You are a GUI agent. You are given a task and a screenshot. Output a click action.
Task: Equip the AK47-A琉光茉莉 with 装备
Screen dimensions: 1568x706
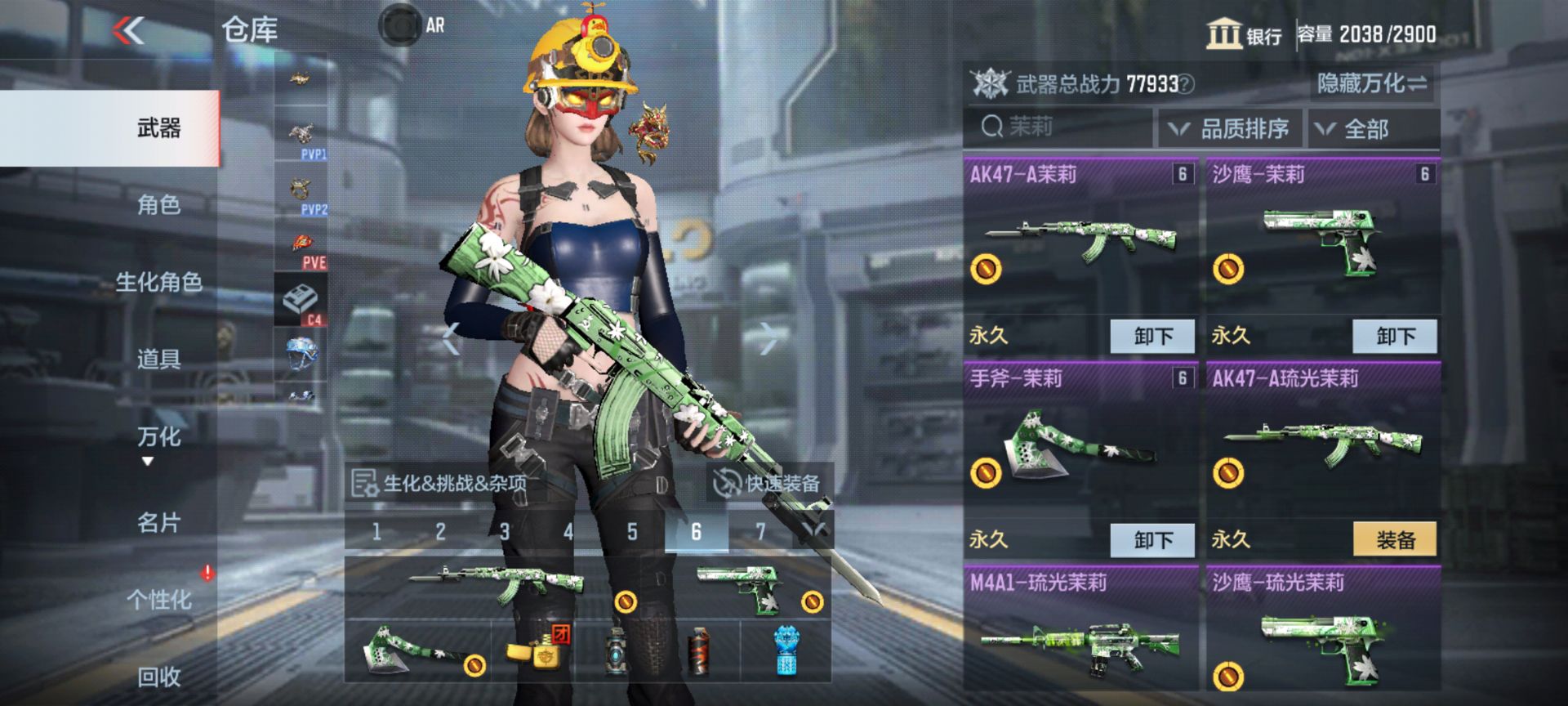pyautogui.click(x=1395, y=539)
